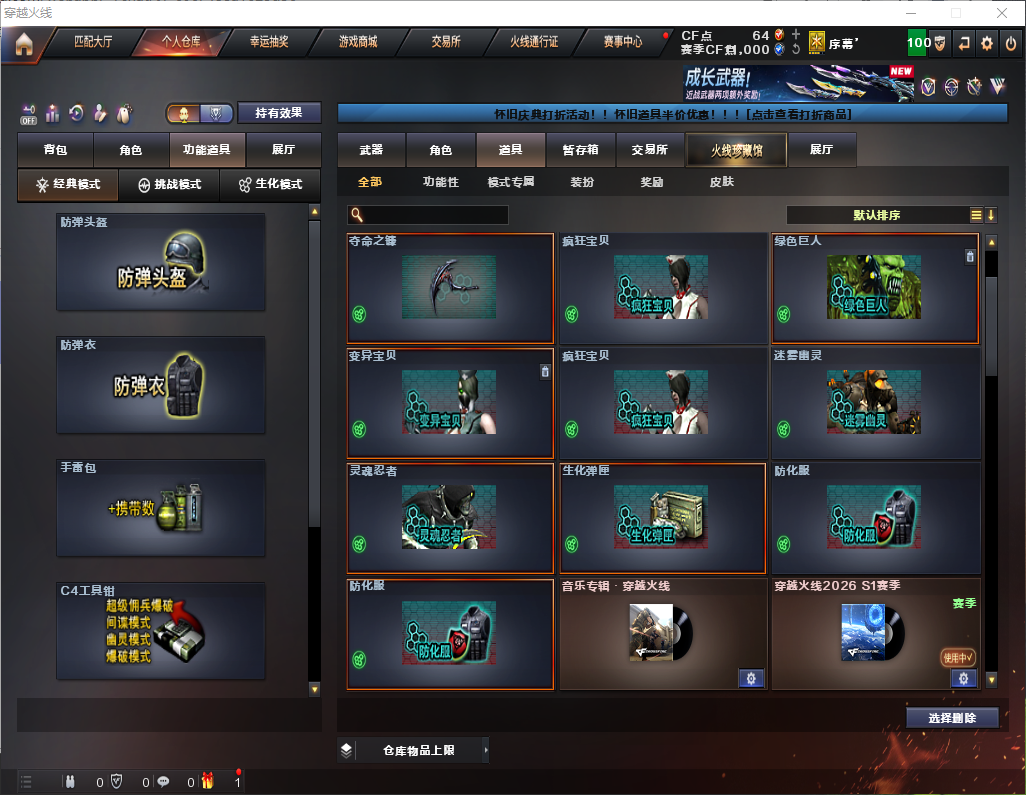Switch to the 幸运抽奖 lucky draw tab
The width and height of the screenshot is (1026, 795).
(268, 42)
